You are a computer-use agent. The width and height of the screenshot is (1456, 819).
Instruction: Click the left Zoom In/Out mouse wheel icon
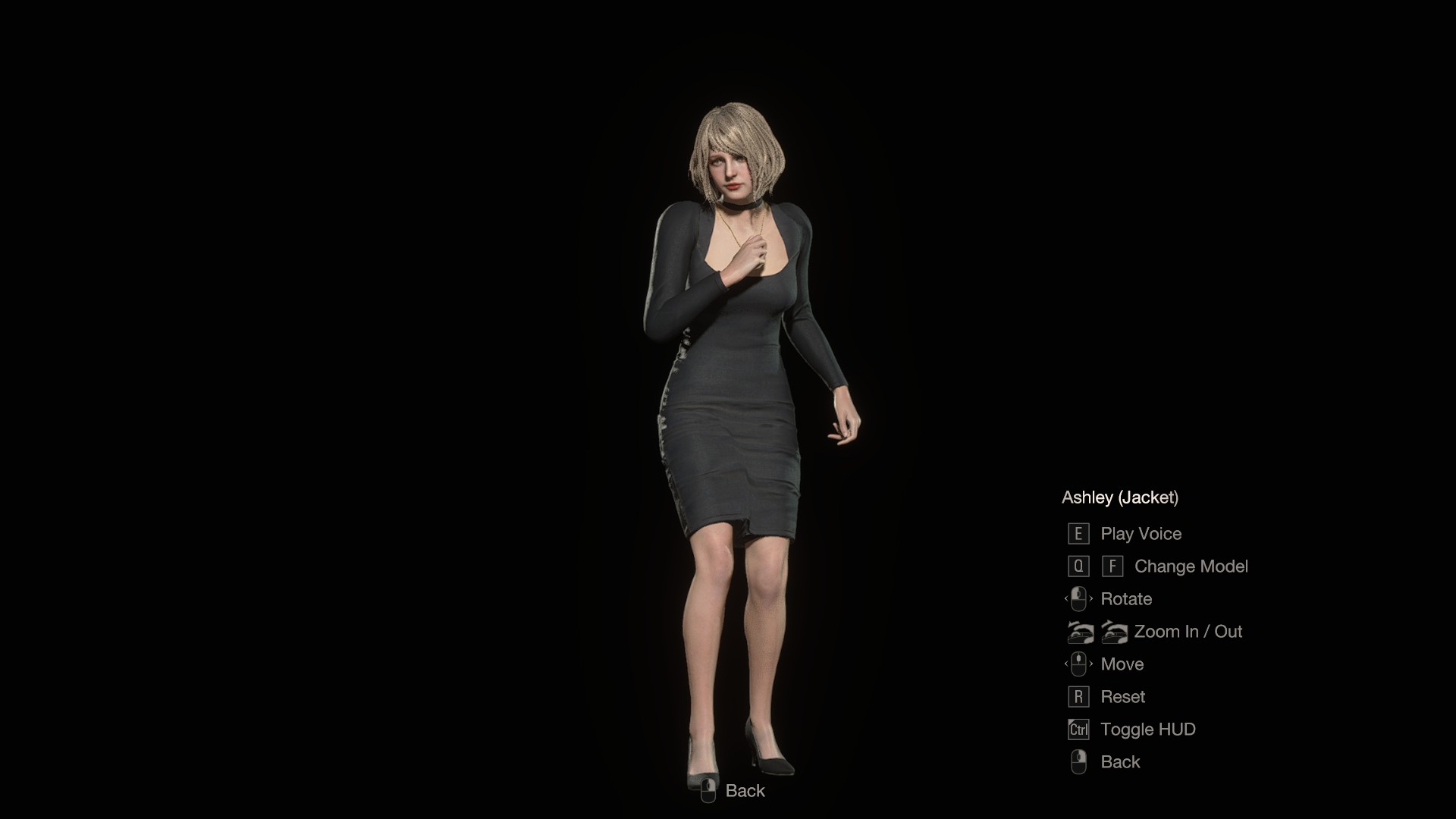(x=1079, y=631)
